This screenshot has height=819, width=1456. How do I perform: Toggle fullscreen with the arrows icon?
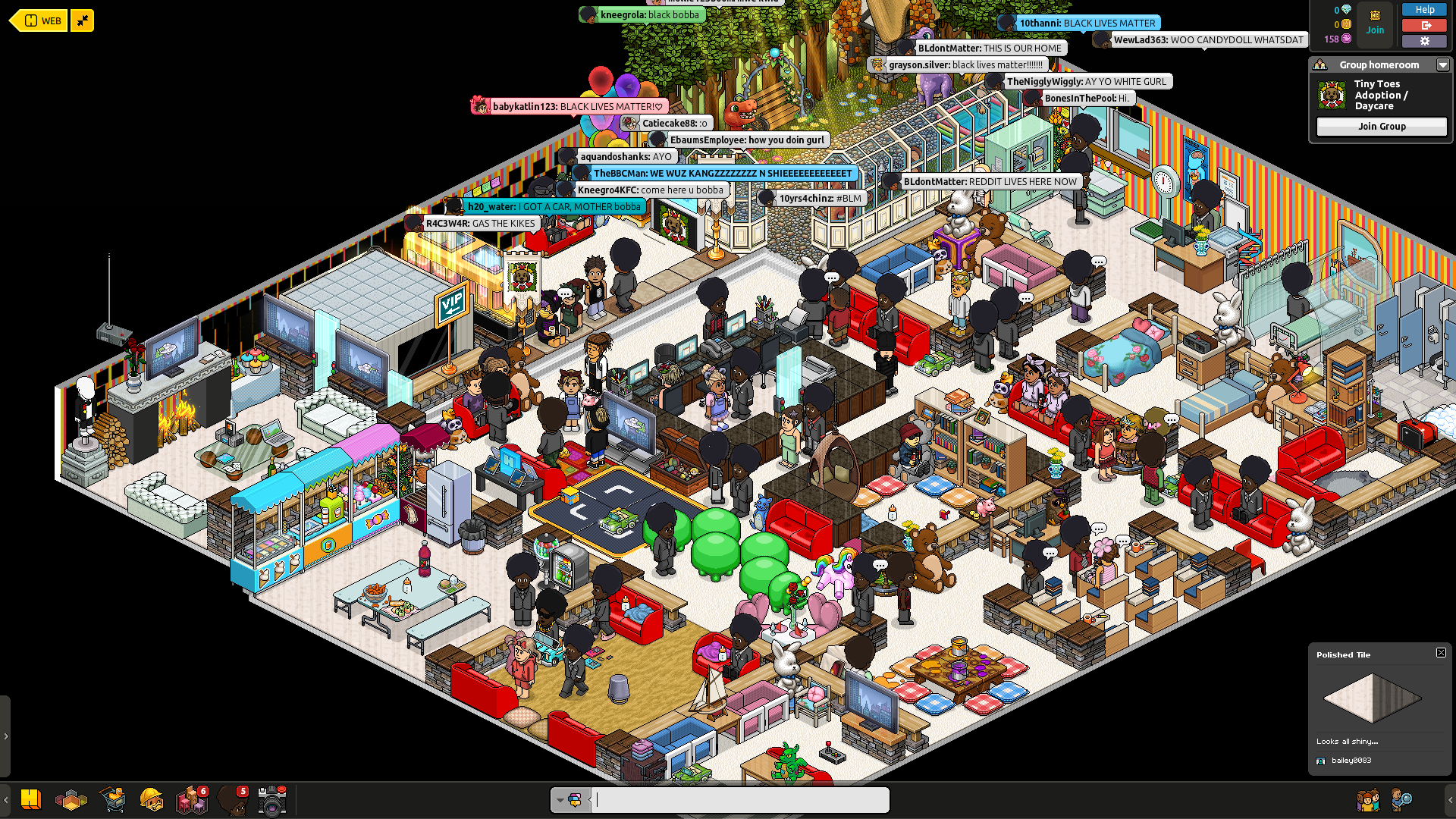click(x=82, y=20)
